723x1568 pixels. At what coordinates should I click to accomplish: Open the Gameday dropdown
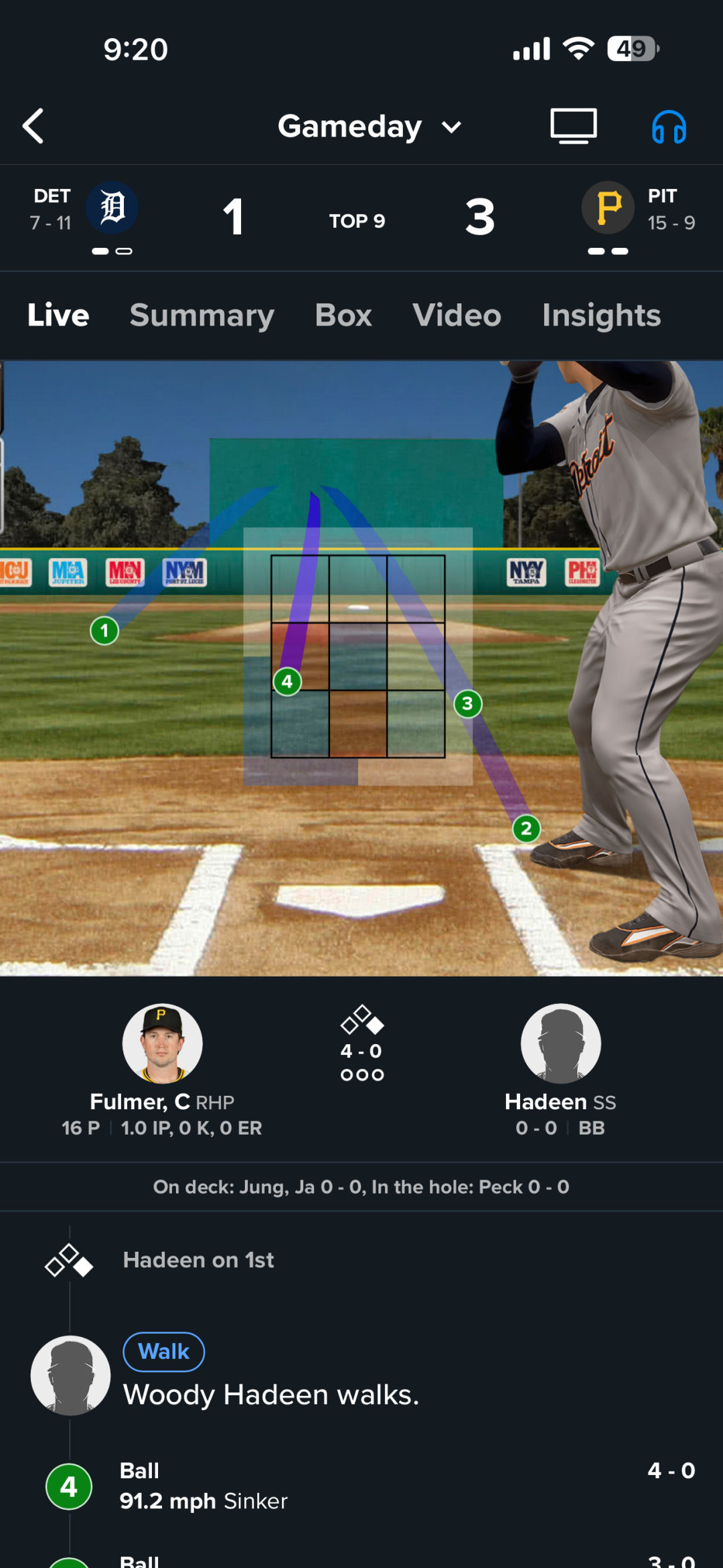(x=370, y=127)
